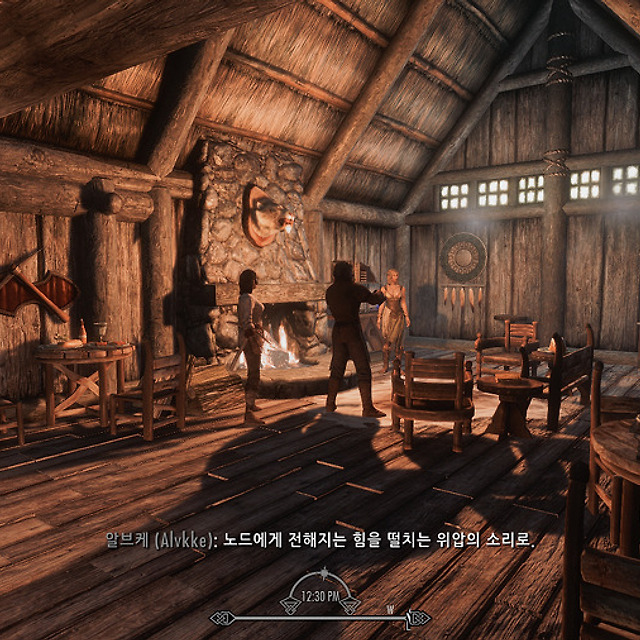This screenshot has height=640, width=640.
Task: Click the compass bar at the bottom
Action: pos(320,617)
